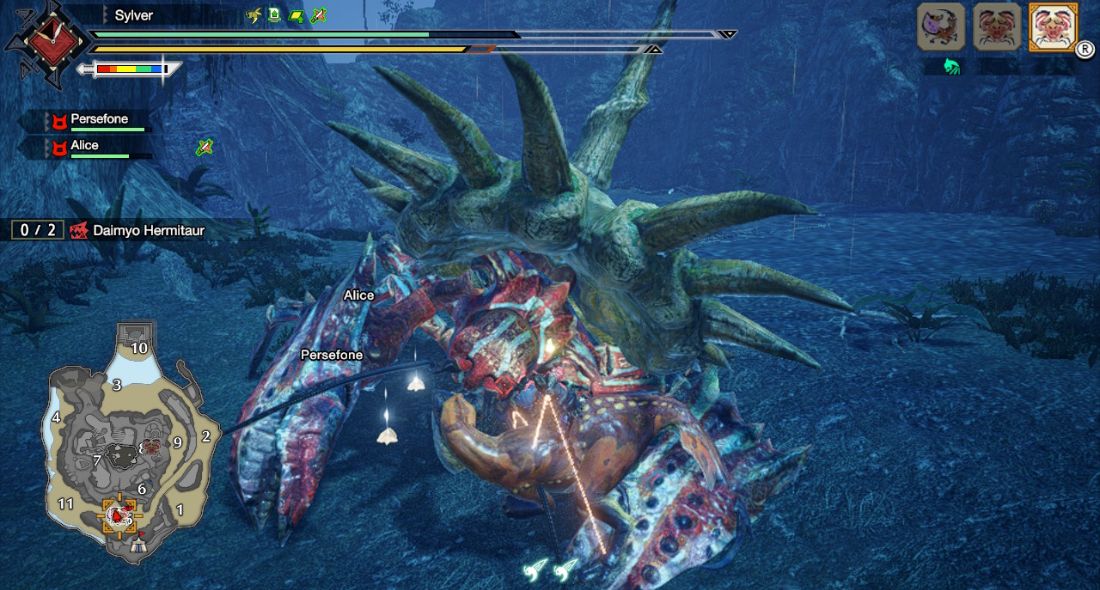
Task: Click the yellow insect buff icon beside Sylver
Action: [x=253, y=16]
